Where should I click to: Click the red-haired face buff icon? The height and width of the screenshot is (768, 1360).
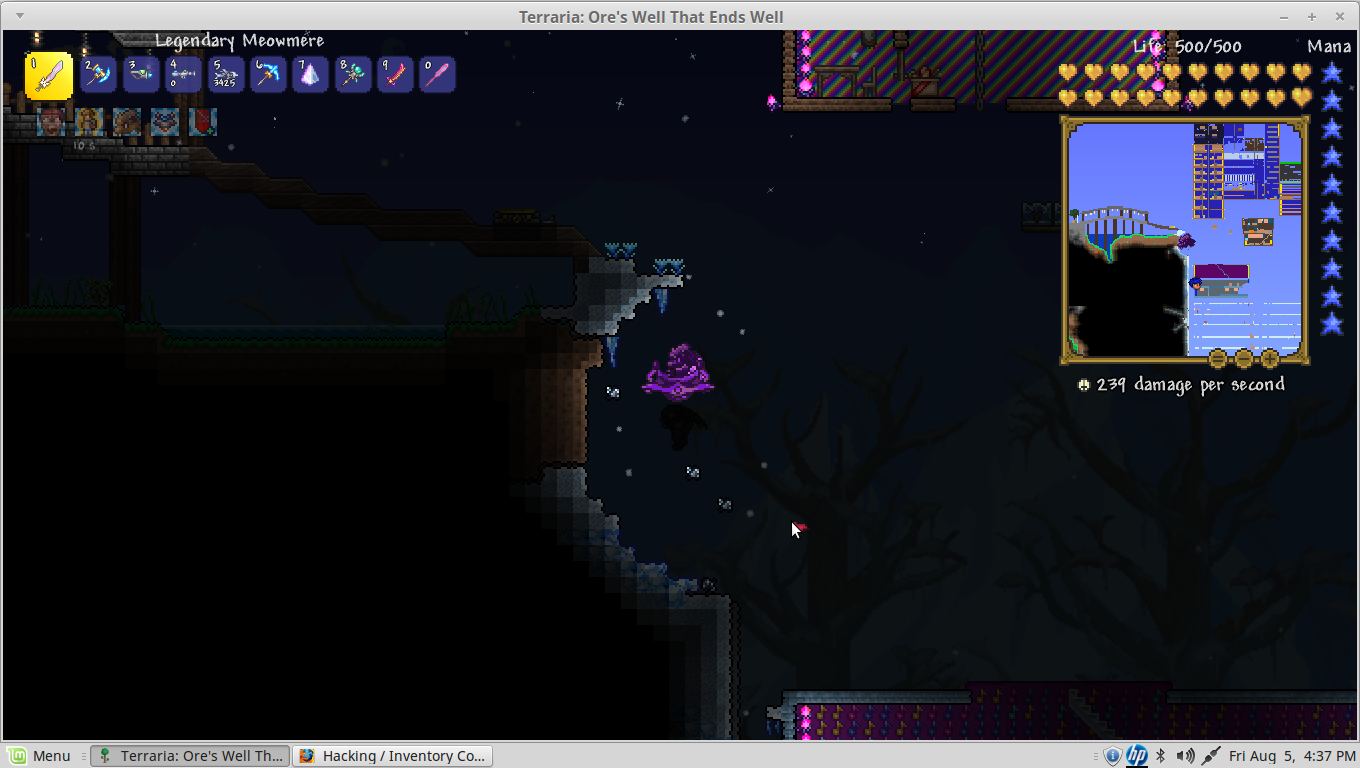pos(51,122)
